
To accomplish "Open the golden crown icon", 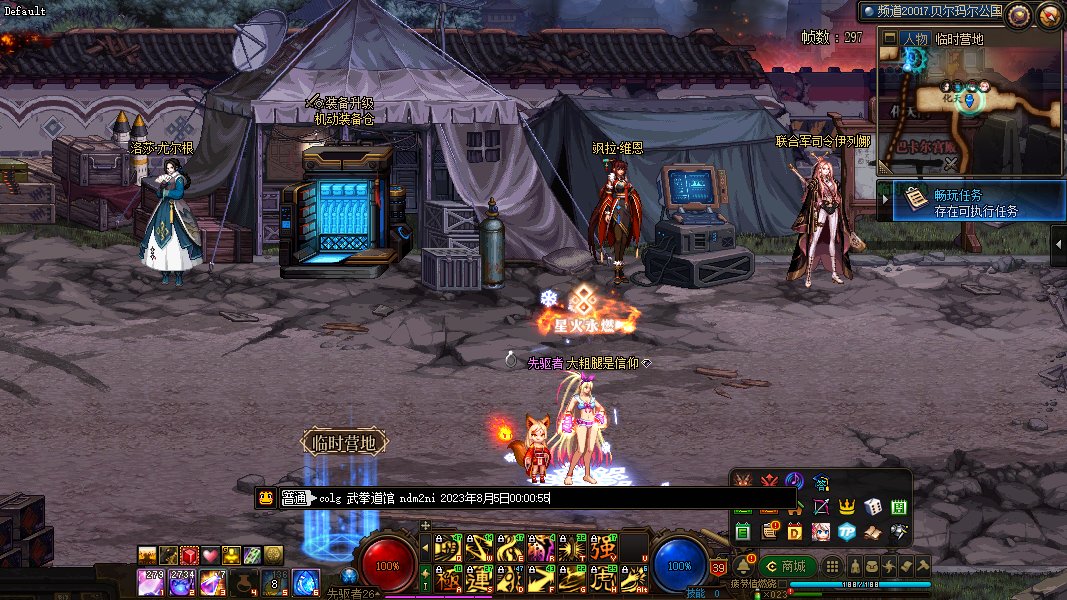I will (847, 507).
